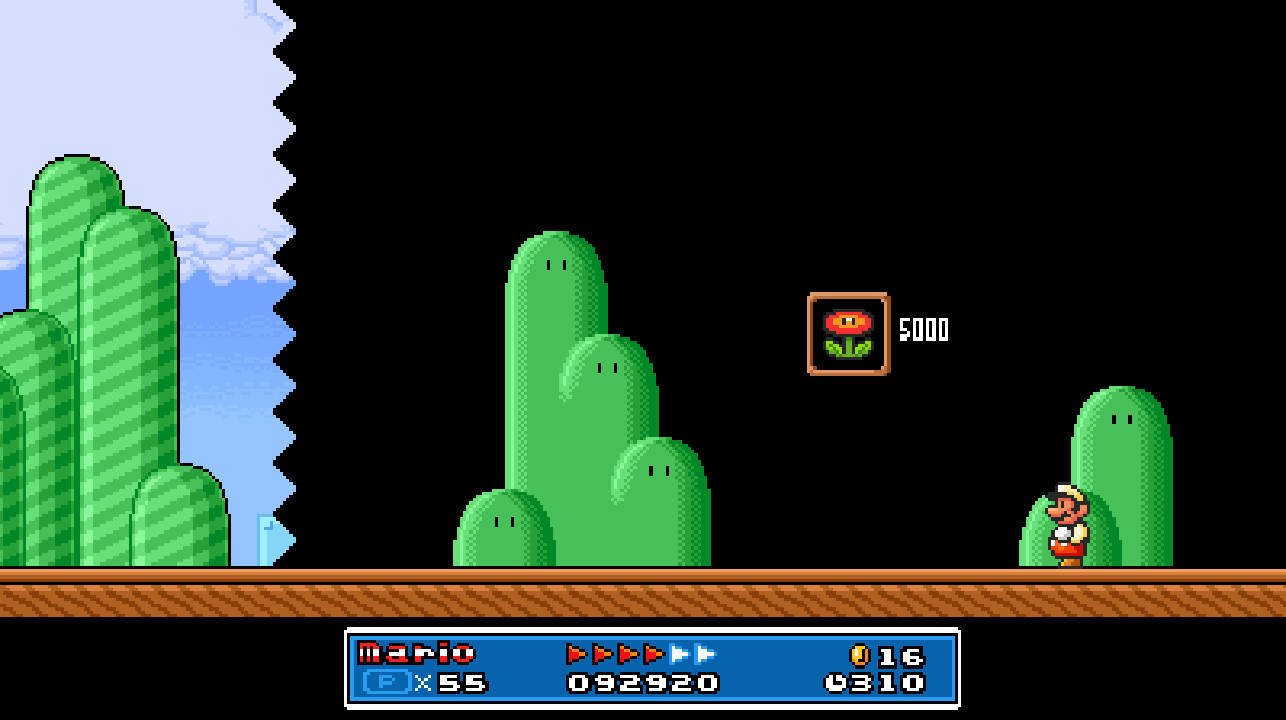Click the score reading 092920
1286x720 pixels.
click(641, 684)
